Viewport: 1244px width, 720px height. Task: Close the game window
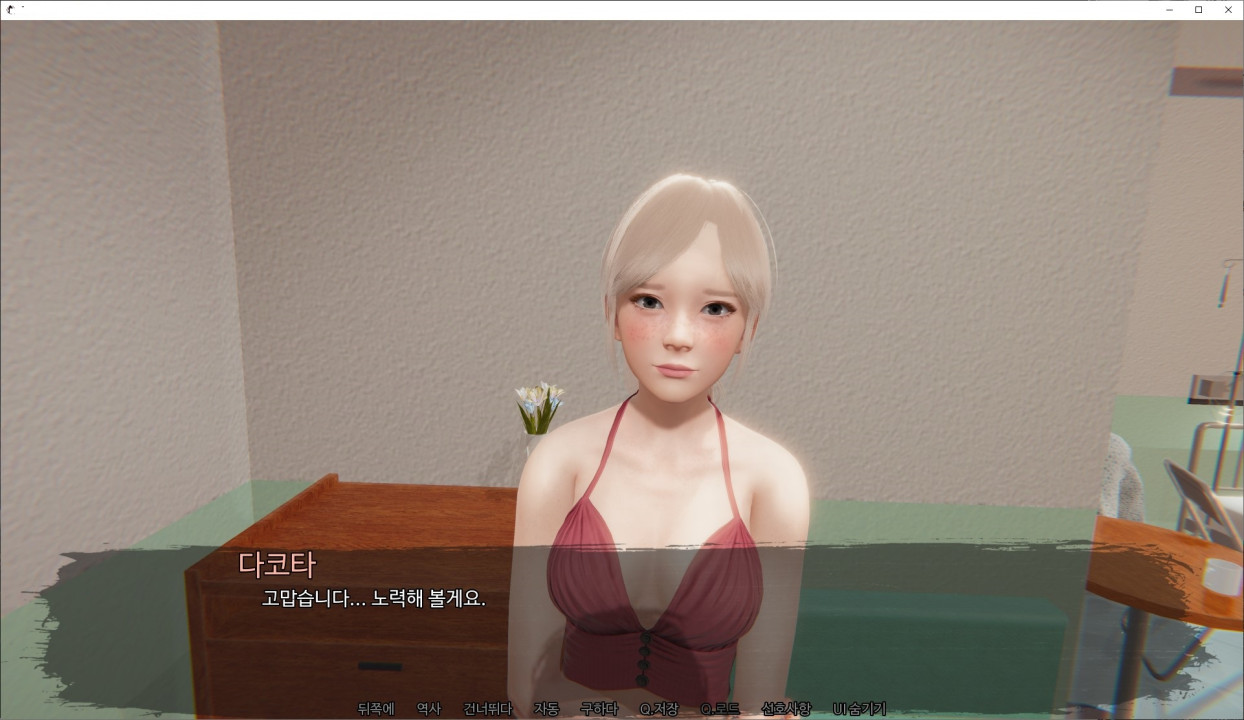click(1228, 10)
